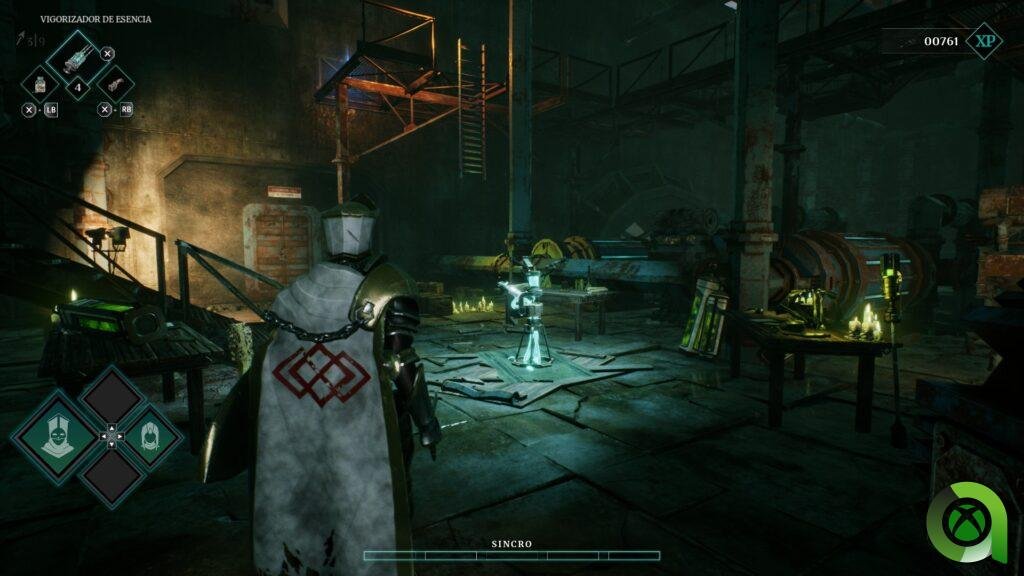Click the XP diamond icon
1024x576 pixels.
pyautogui.click(x=985, y=41)
